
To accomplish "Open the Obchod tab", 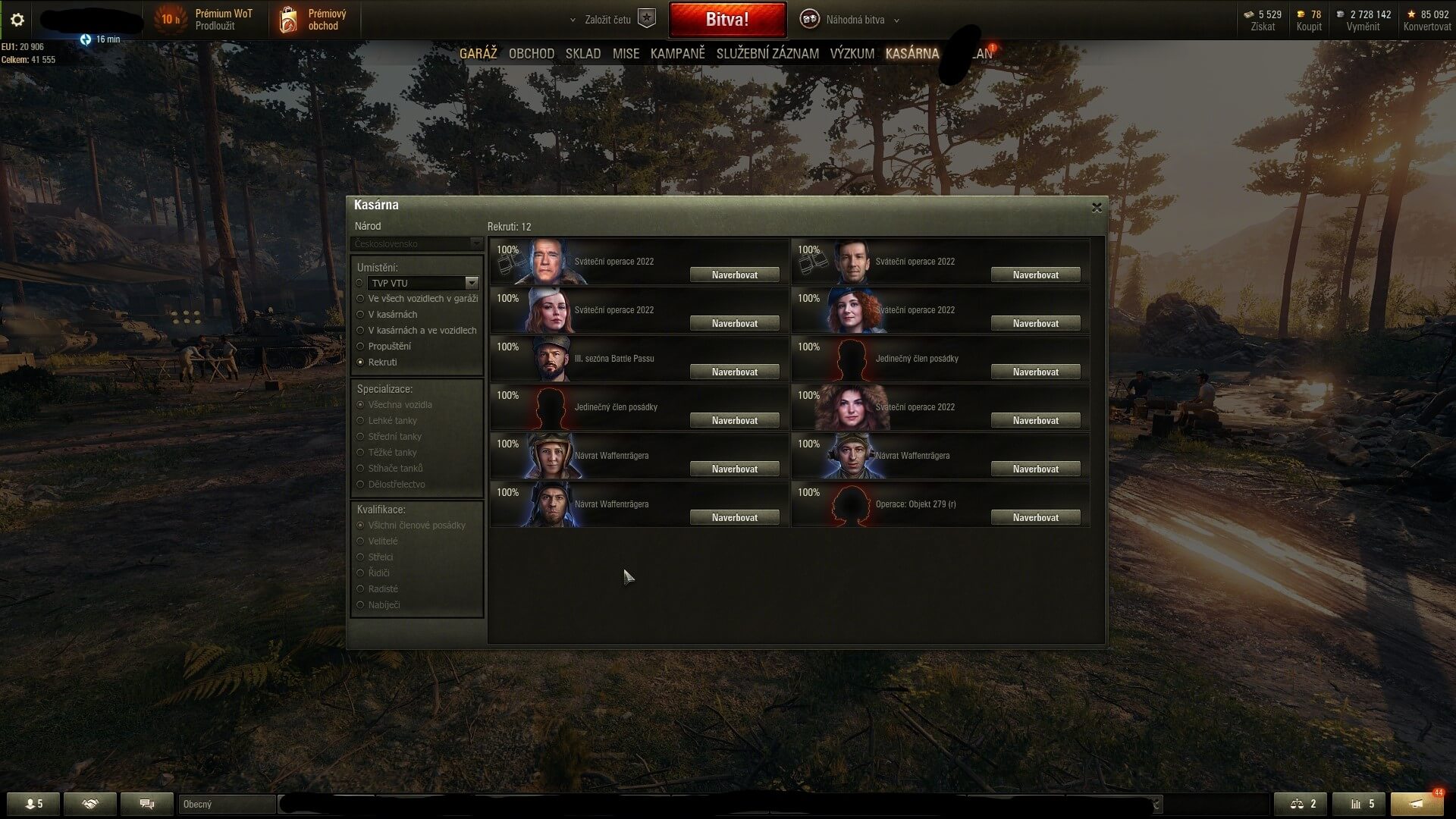I will point(531,54).
